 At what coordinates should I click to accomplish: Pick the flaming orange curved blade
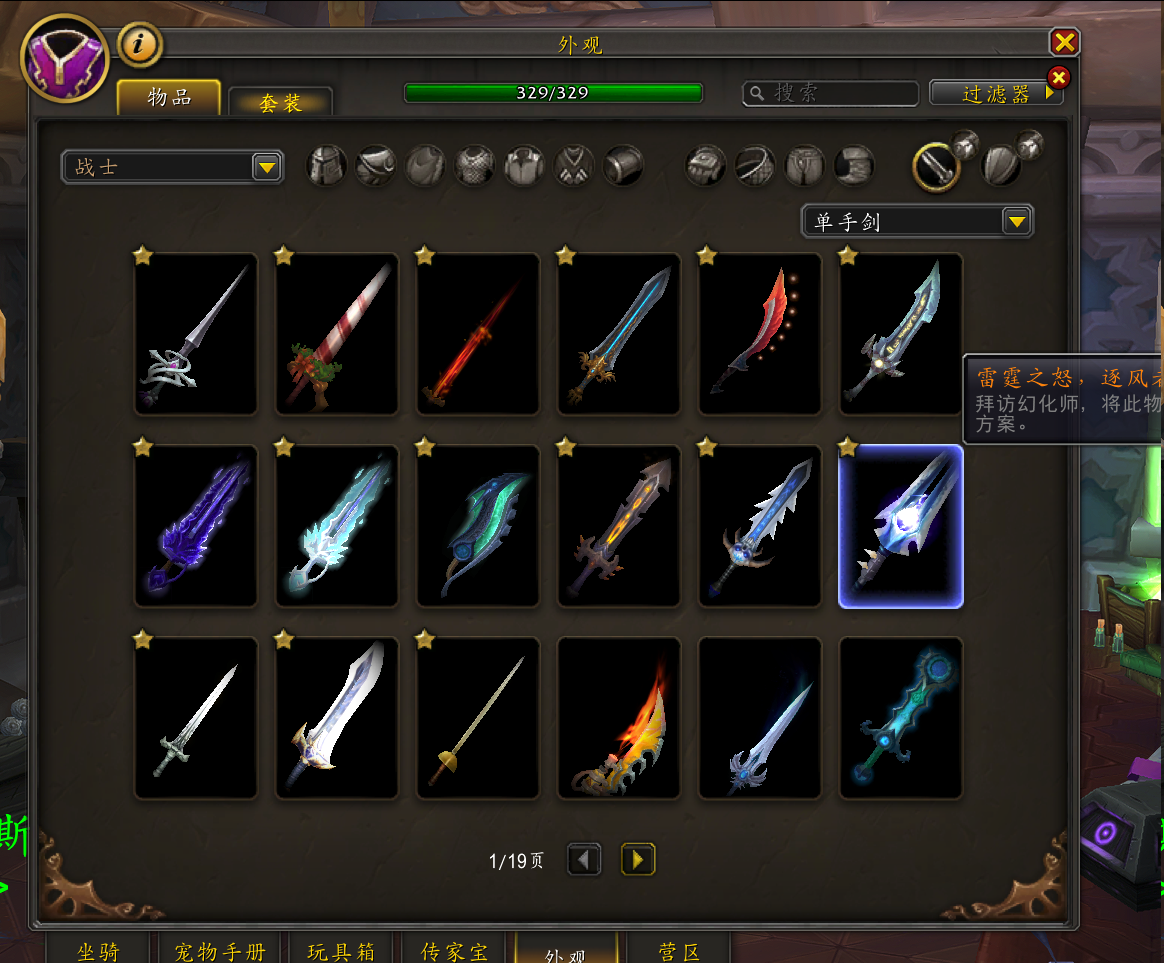(619, 718)
